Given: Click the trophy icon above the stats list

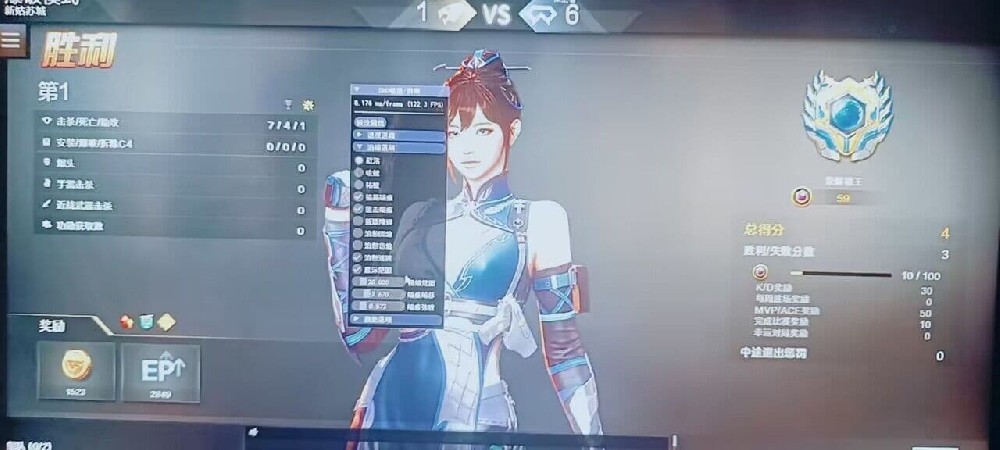Looking at the screenshot, I should [x=288, y=104].
